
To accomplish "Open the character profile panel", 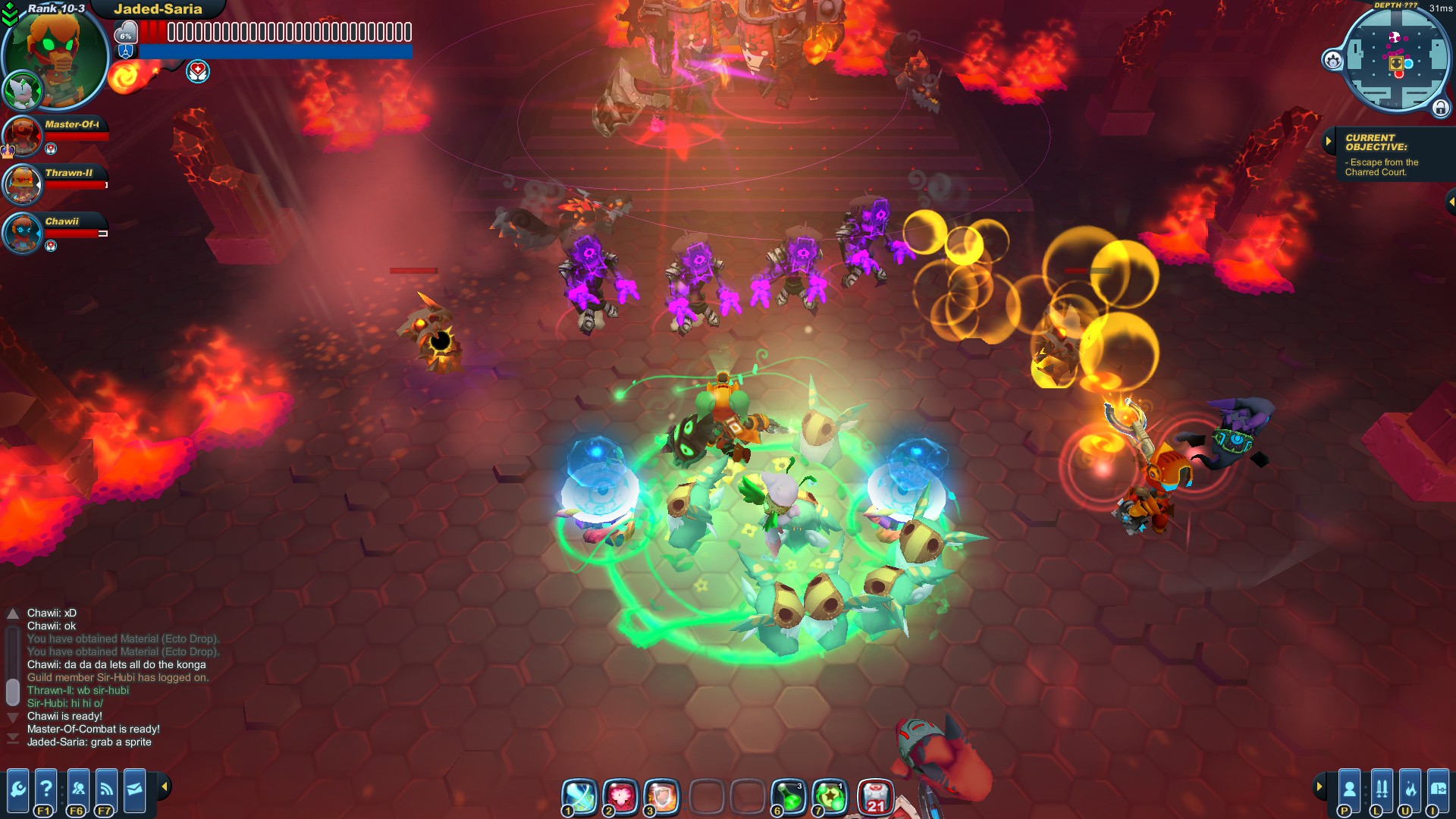I will click(1349, 790).
